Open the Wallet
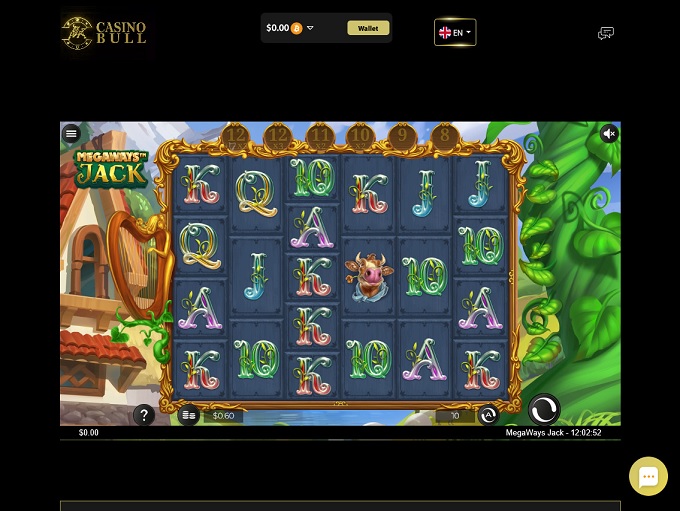680x511 pixels. (368, 28)
